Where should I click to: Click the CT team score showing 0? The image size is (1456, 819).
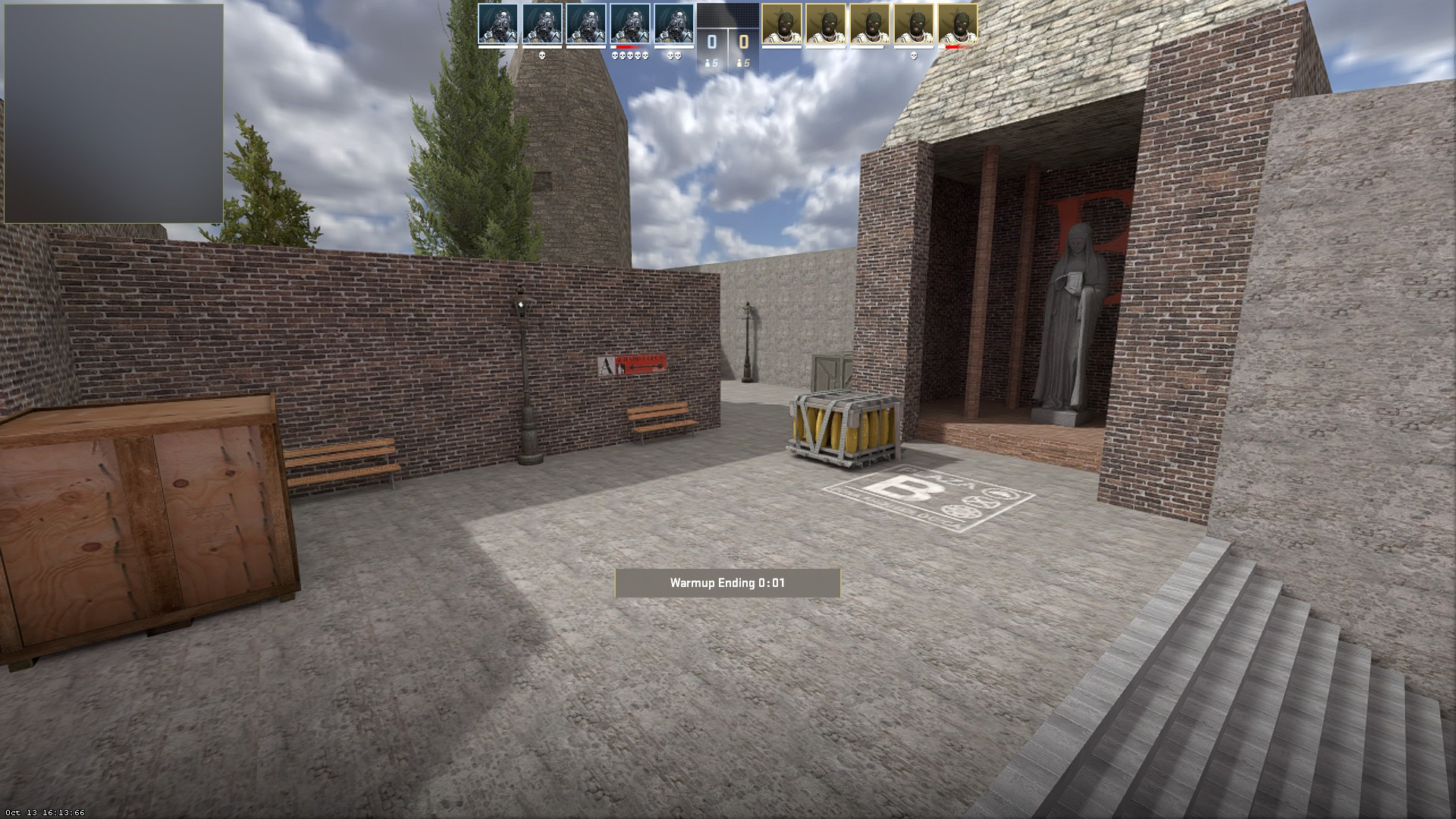point(711,40)
